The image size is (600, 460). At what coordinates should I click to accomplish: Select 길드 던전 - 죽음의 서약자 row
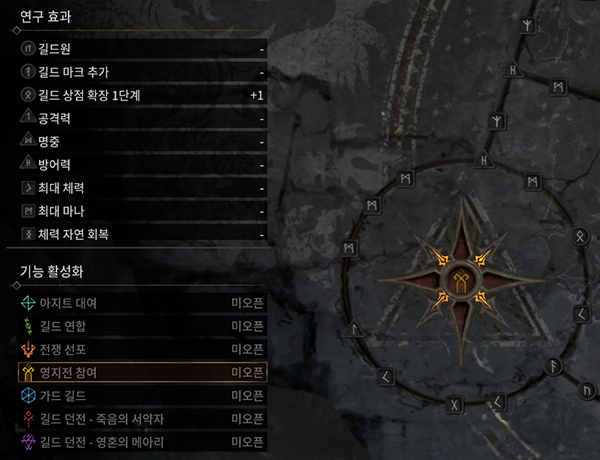pyautogui.click(x=142, y=418)
